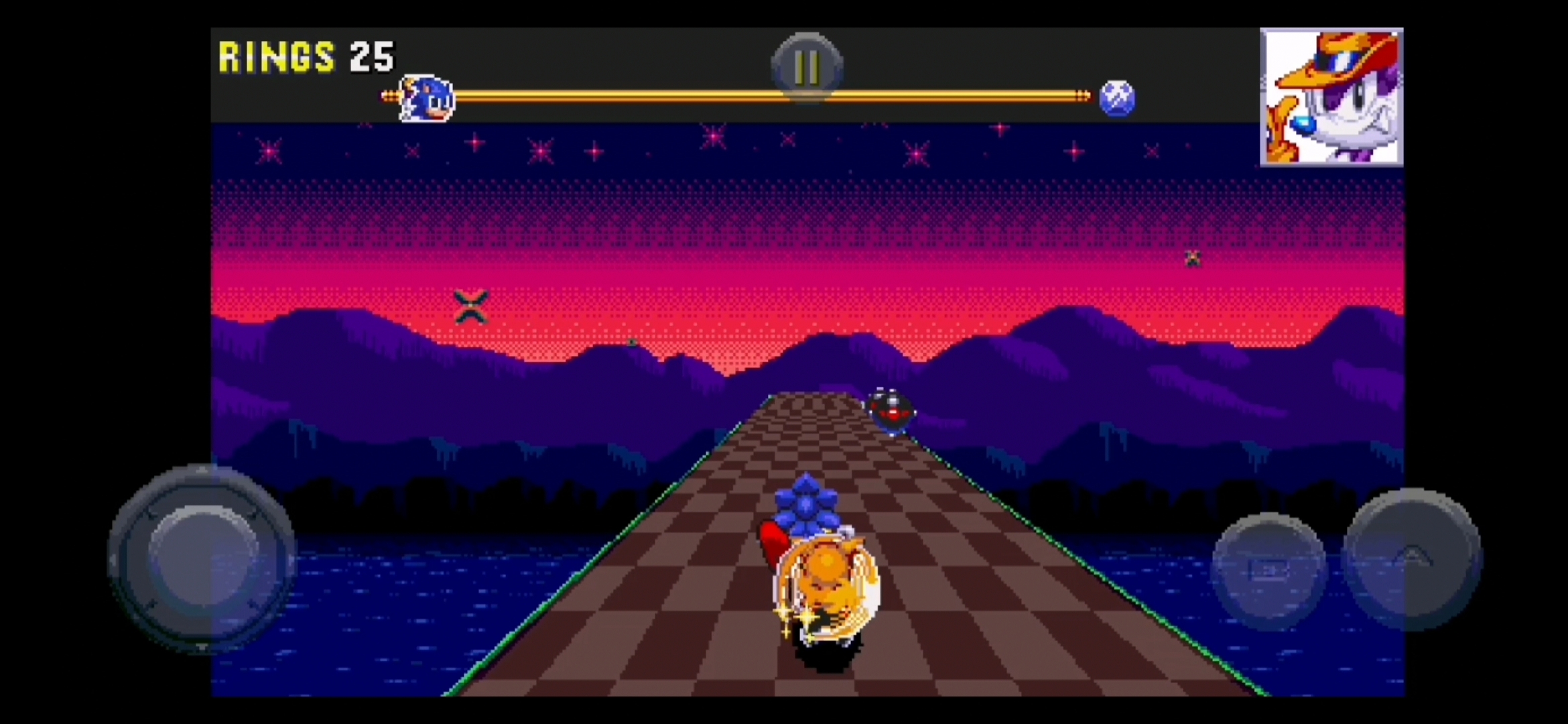This screenshot has width=1568, height=724.
Task: Tap the smaller round rectangle-icon action button
Action: pos(1268,570)
